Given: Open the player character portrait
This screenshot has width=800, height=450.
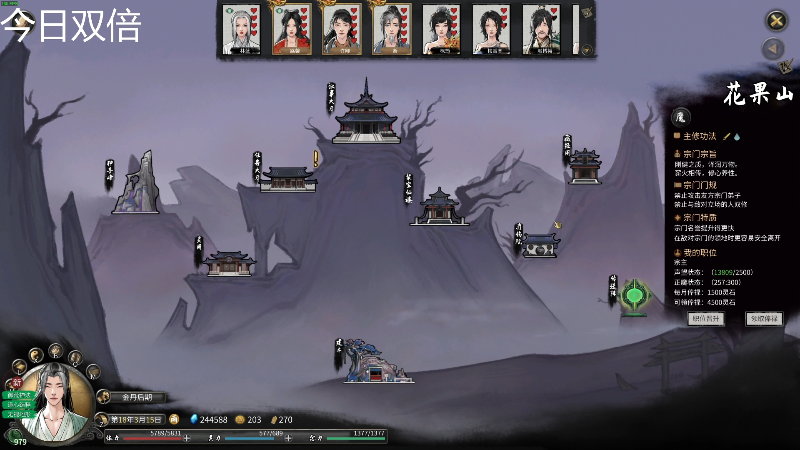Looking at the screenshot, I should [55, 402].
